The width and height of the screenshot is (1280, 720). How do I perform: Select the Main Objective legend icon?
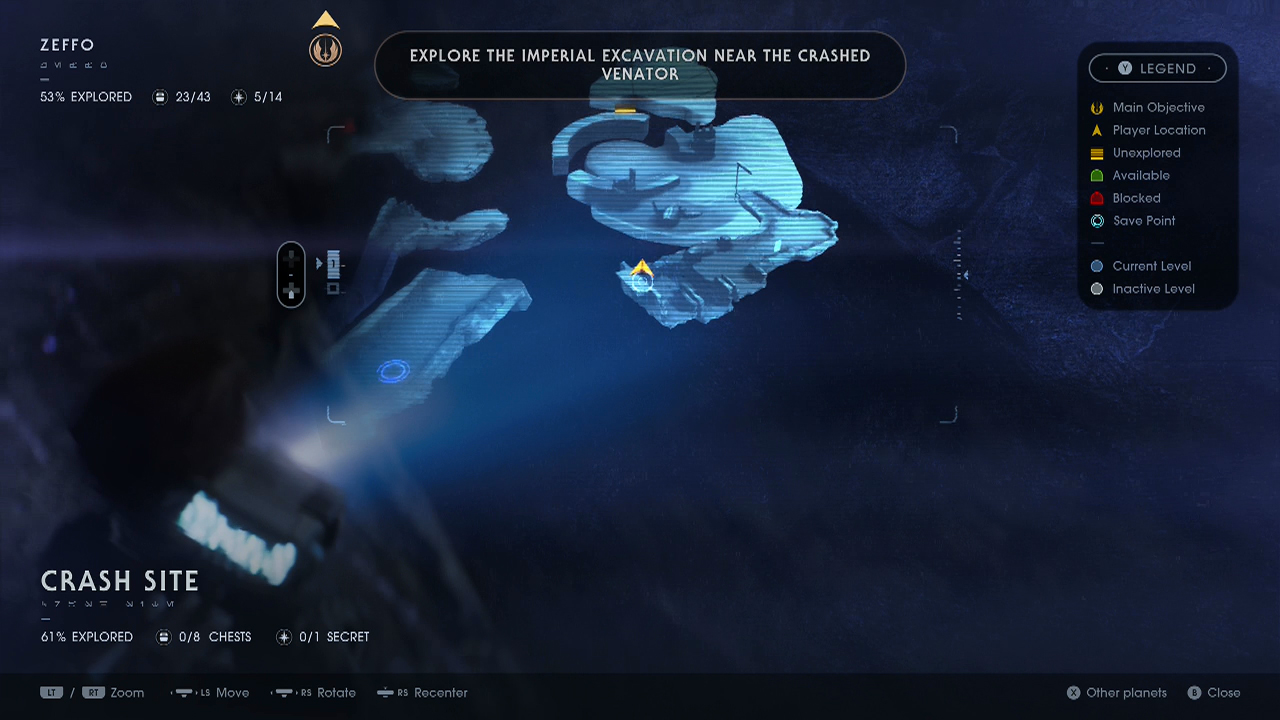[x=1096, y=107]
